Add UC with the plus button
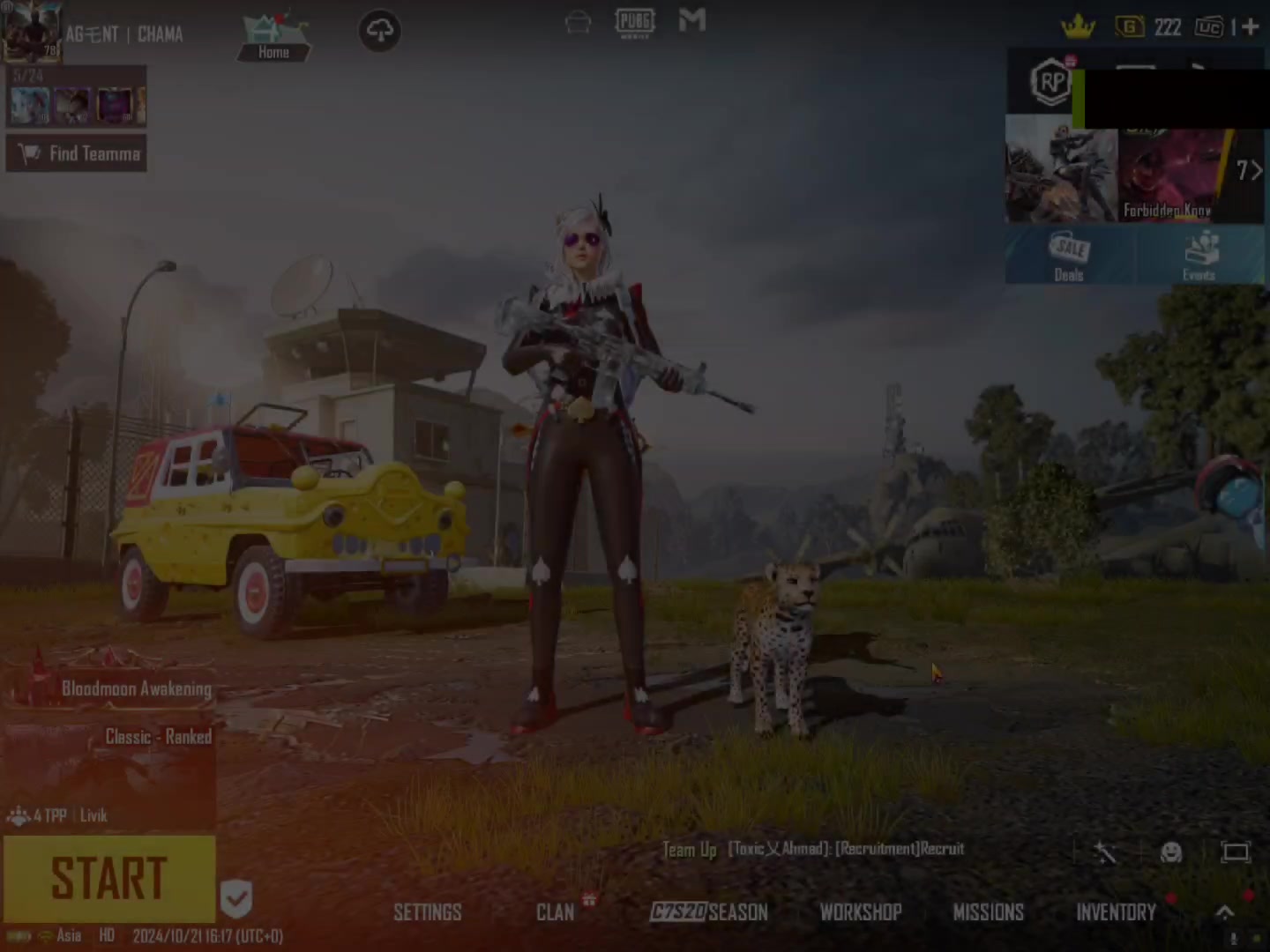This screenshot has width=1270, height=952. click(1251, 27)
